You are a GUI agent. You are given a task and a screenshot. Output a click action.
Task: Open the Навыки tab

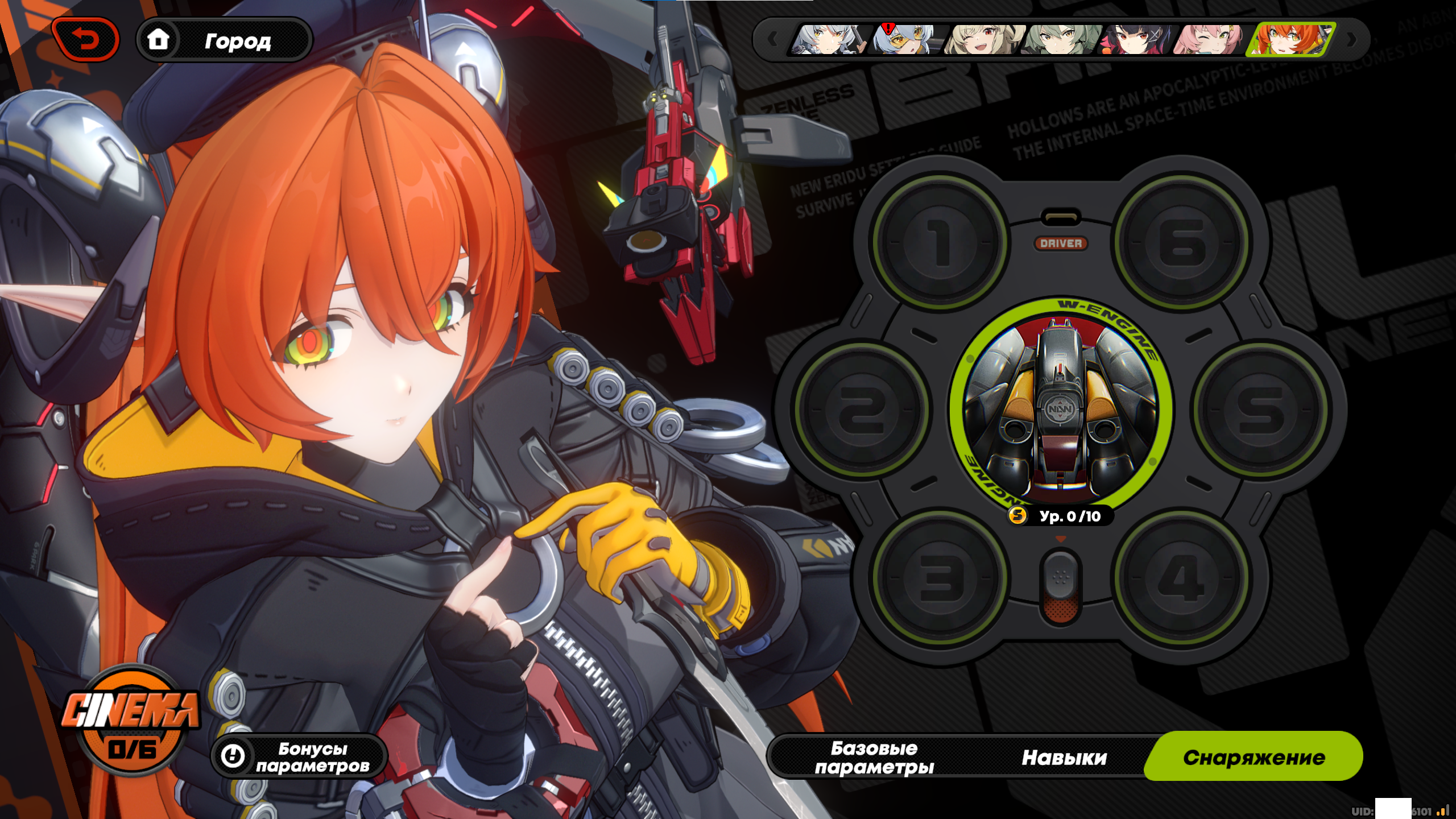point(1064,757)
